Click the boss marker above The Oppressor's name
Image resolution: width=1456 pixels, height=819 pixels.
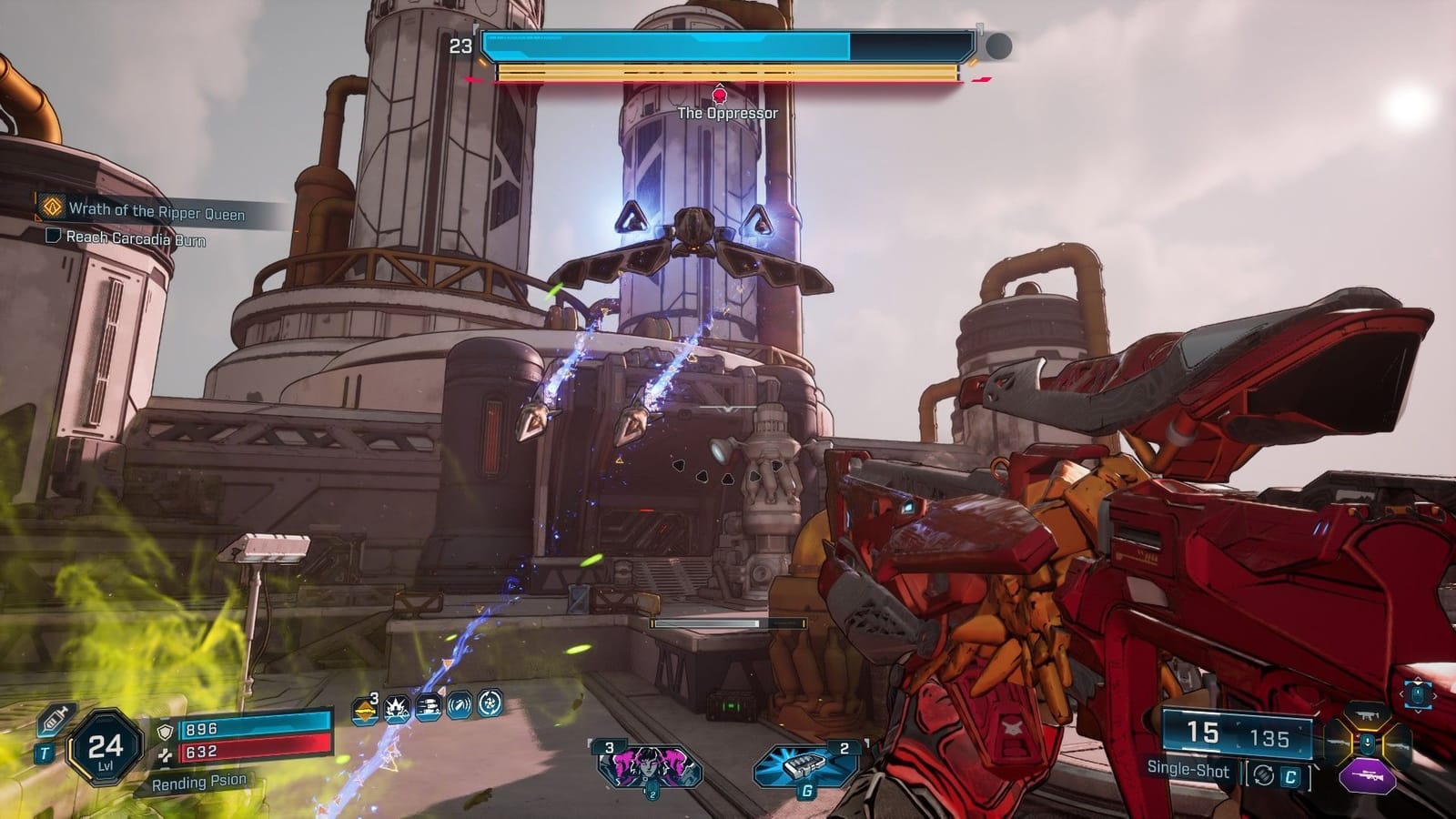pyautogui.click(x=722, y=94)
